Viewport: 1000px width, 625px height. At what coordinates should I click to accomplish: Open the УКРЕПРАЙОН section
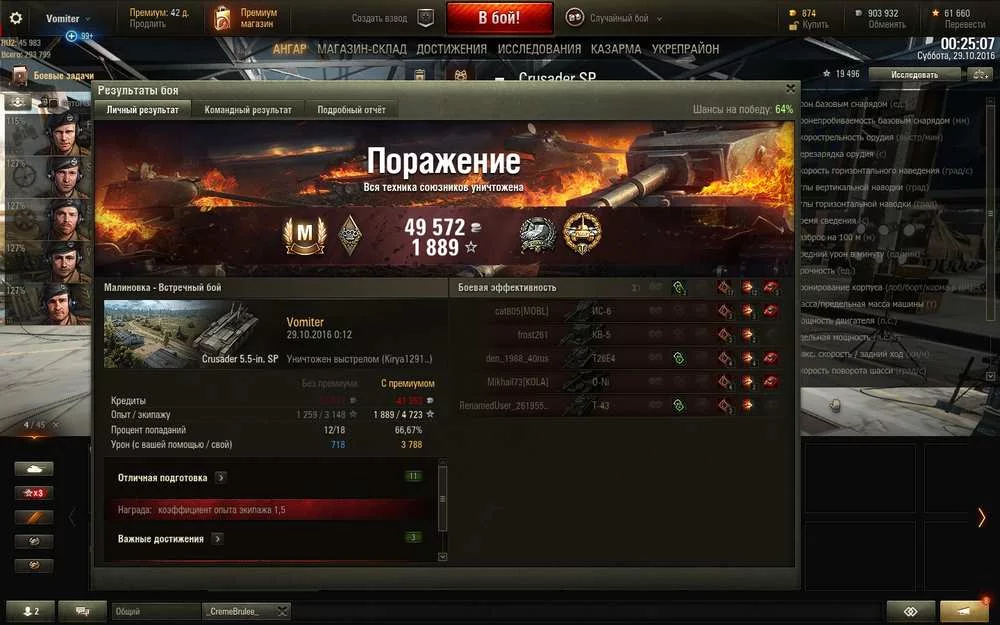click(685, 49)
